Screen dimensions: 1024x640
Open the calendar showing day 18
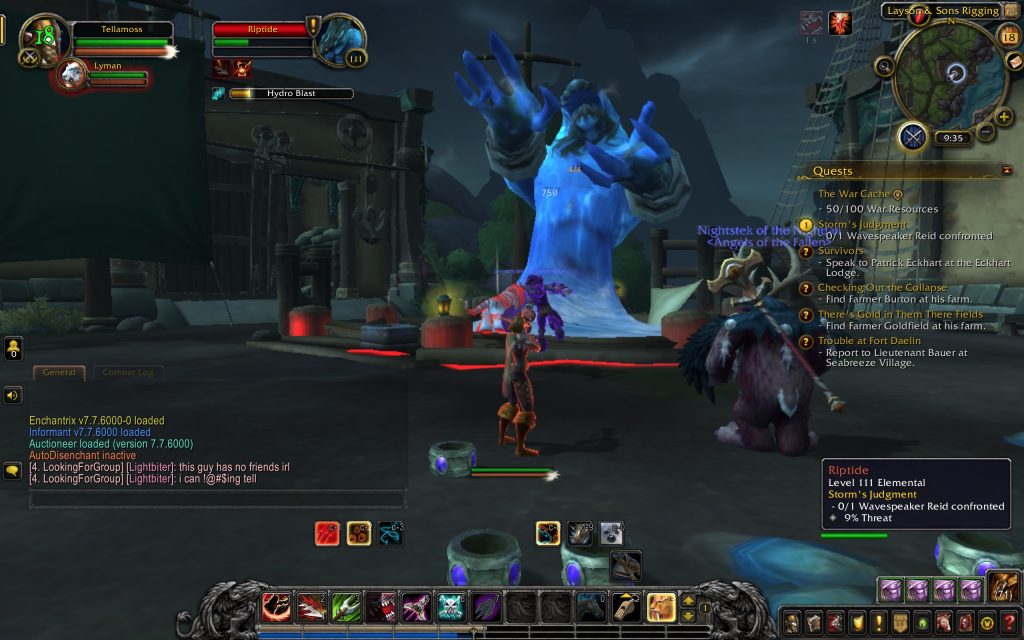coord(1008,37)
